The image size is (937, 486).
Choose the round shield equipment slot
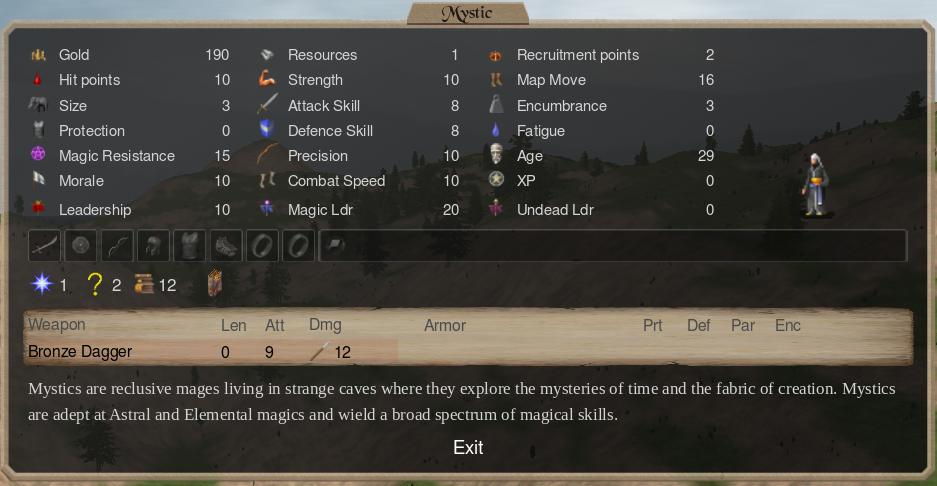pos(81,246)
